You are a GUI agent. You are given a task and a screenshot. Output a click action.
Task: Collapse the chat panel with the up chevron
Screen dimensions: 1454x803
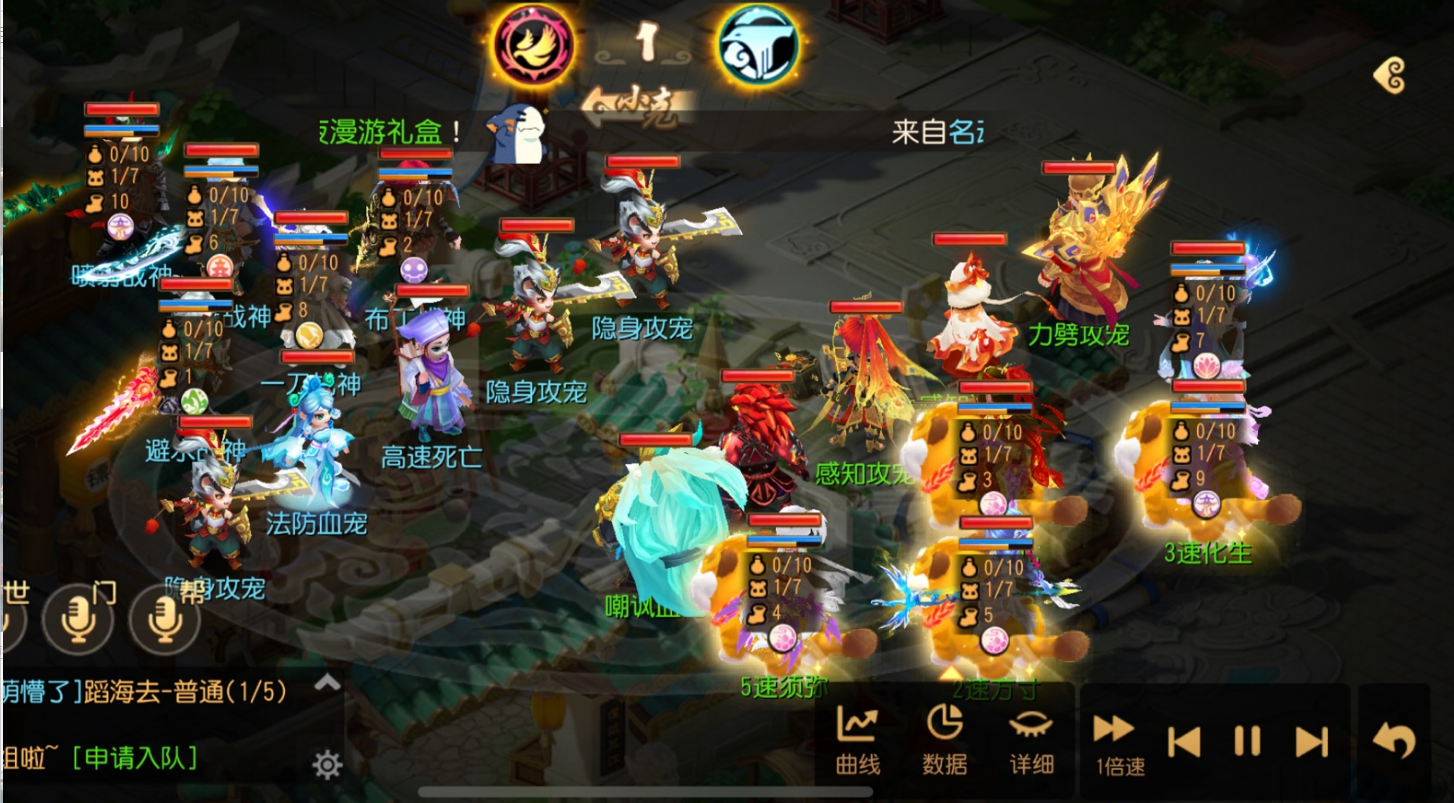click(326, 685)
